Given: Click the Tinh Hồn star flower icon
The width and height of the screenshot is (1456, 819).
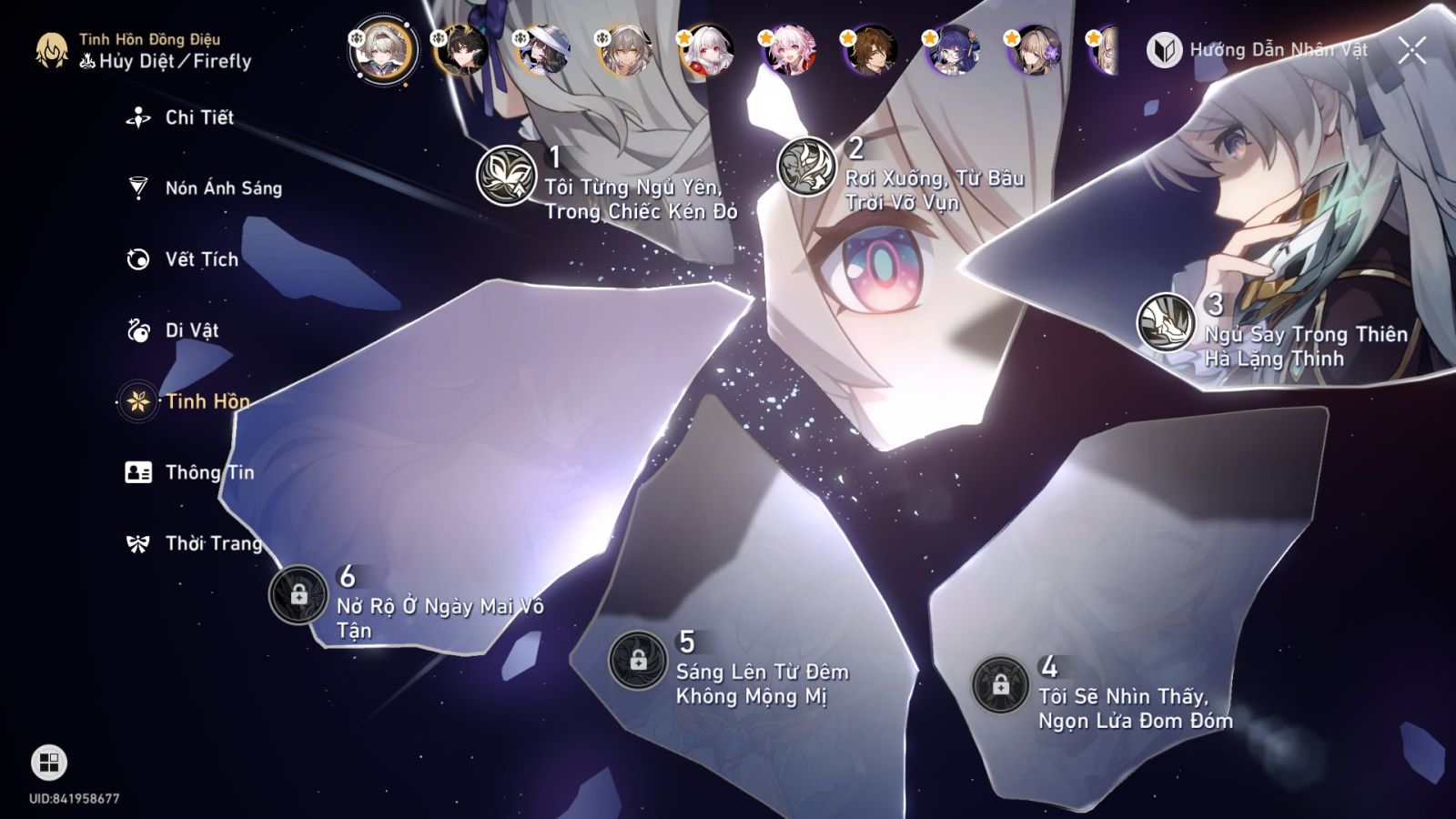Looking at the screenshot, I should (136, 401).
